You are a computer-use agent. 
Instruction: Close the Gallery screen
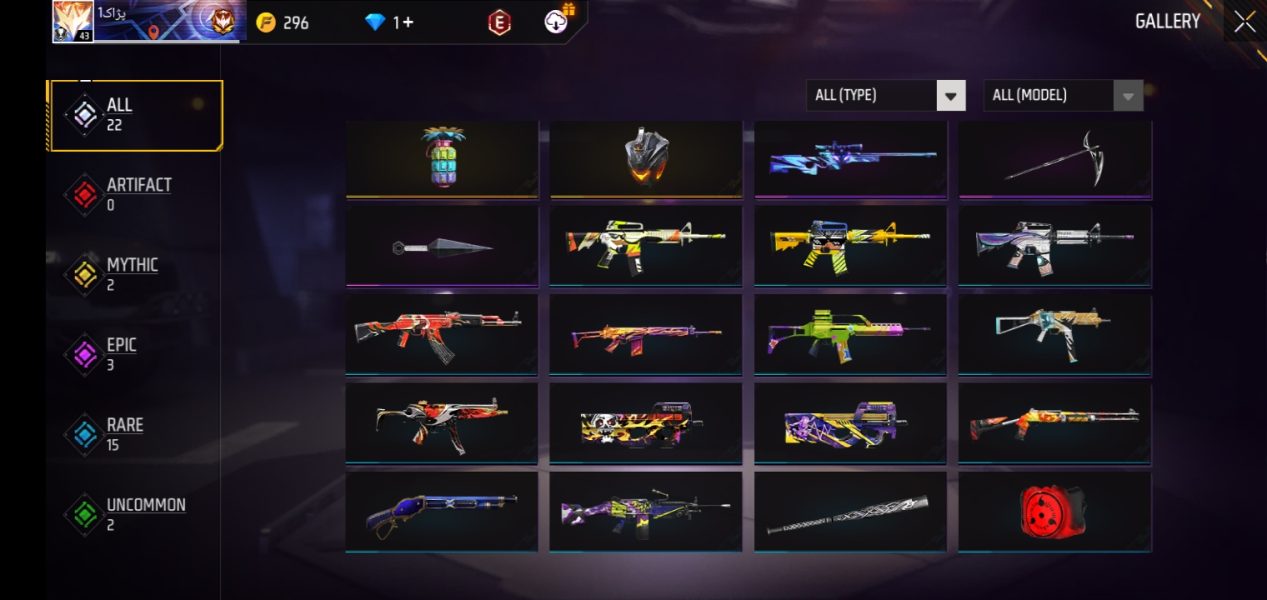pos(1244,22)
